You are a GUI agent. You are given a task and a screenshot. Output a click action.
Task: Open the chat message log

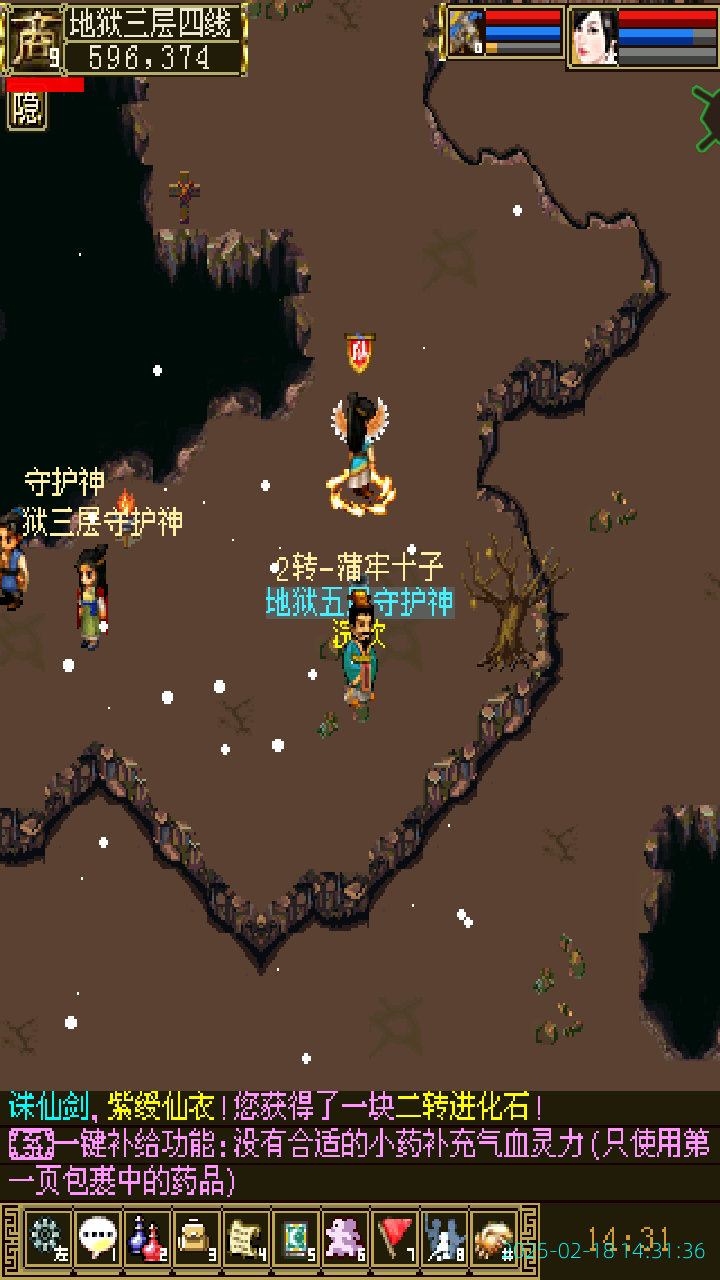[360, 1144]
